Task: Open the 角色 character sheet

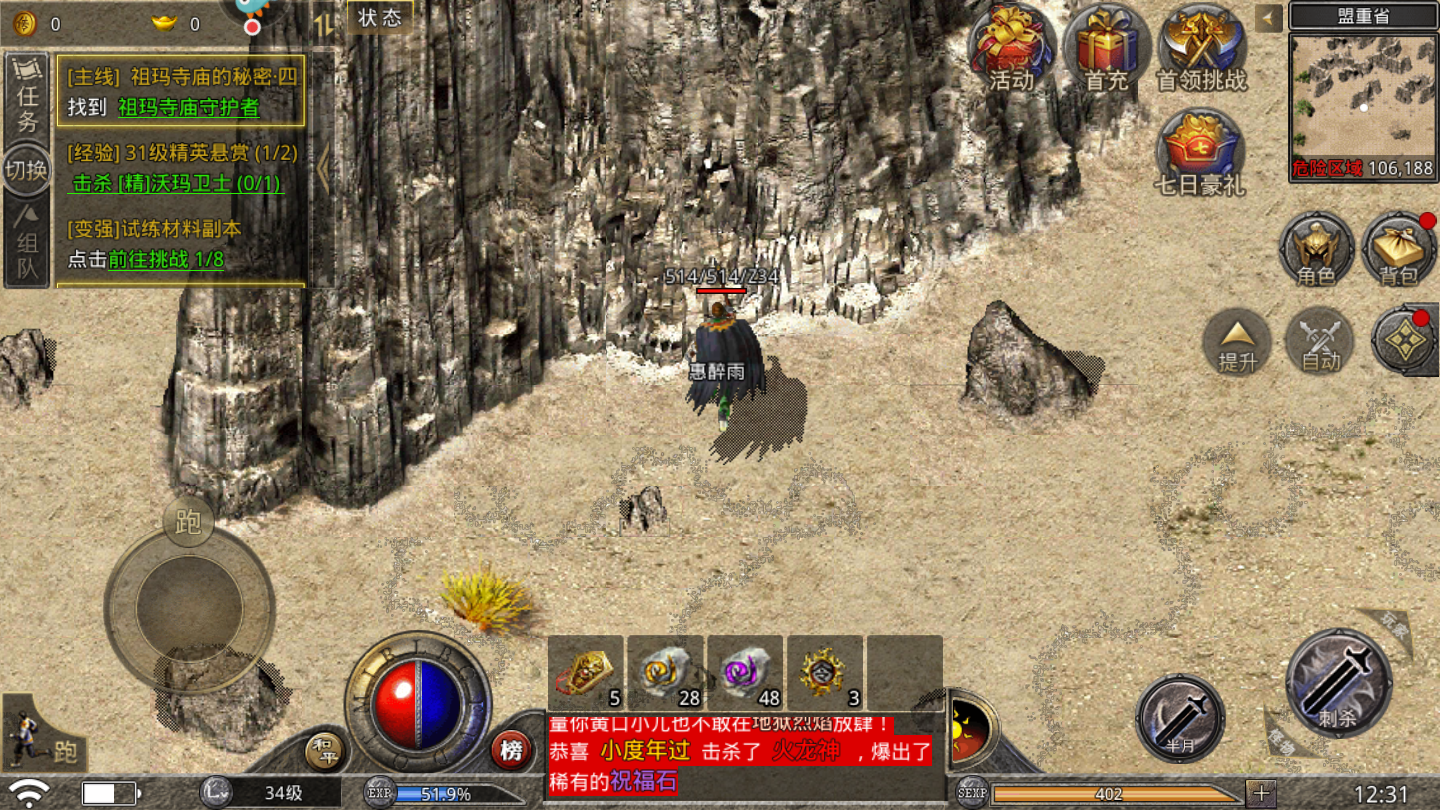Action: 1316,248
